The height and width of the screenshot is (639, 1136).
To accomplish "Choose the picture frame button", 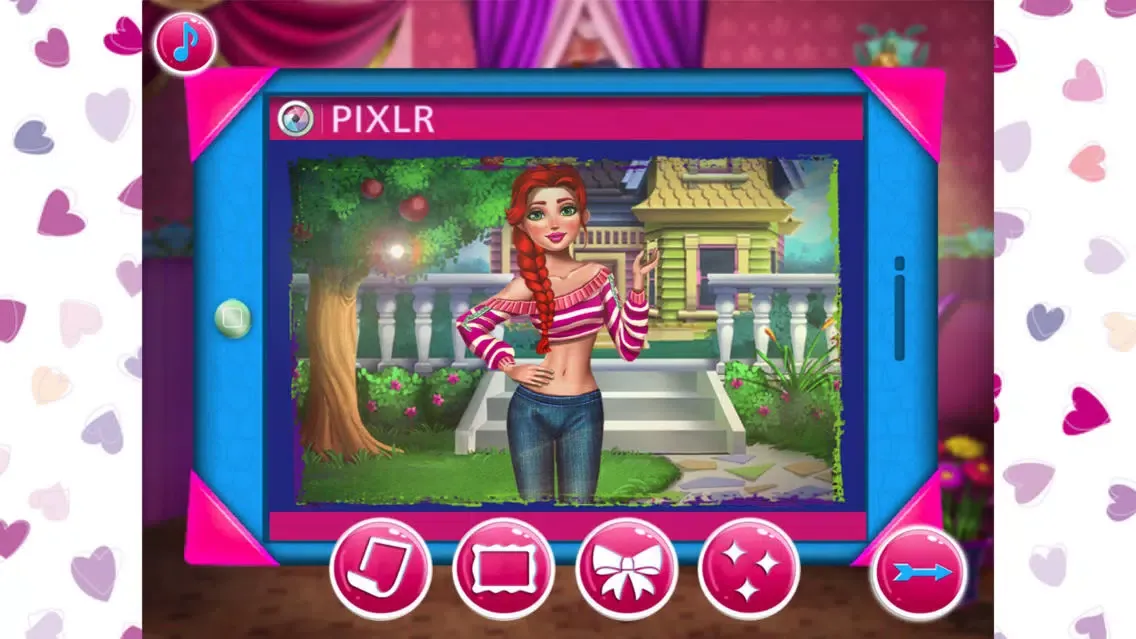I will pyautogui.click(x=504, y=570).
